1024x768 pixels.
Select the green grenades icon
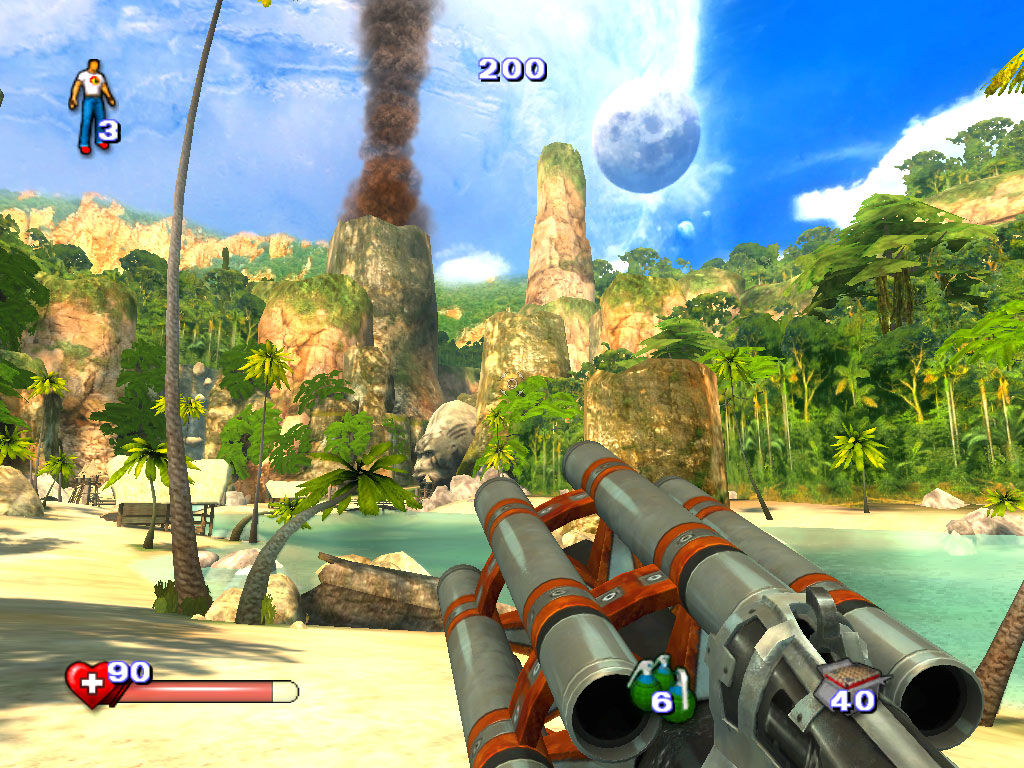[650, 686]
